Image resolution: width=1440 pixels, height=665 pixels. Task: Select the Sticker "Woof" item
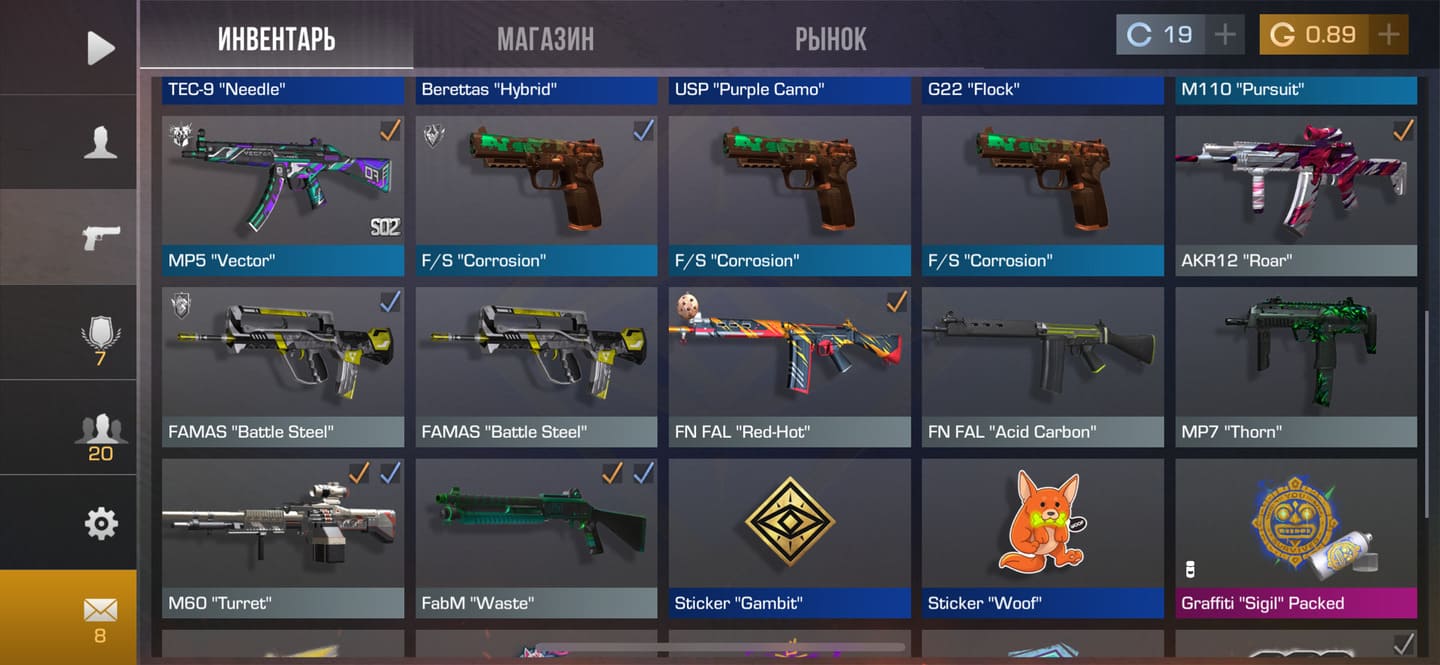(x=1042, y=537)
